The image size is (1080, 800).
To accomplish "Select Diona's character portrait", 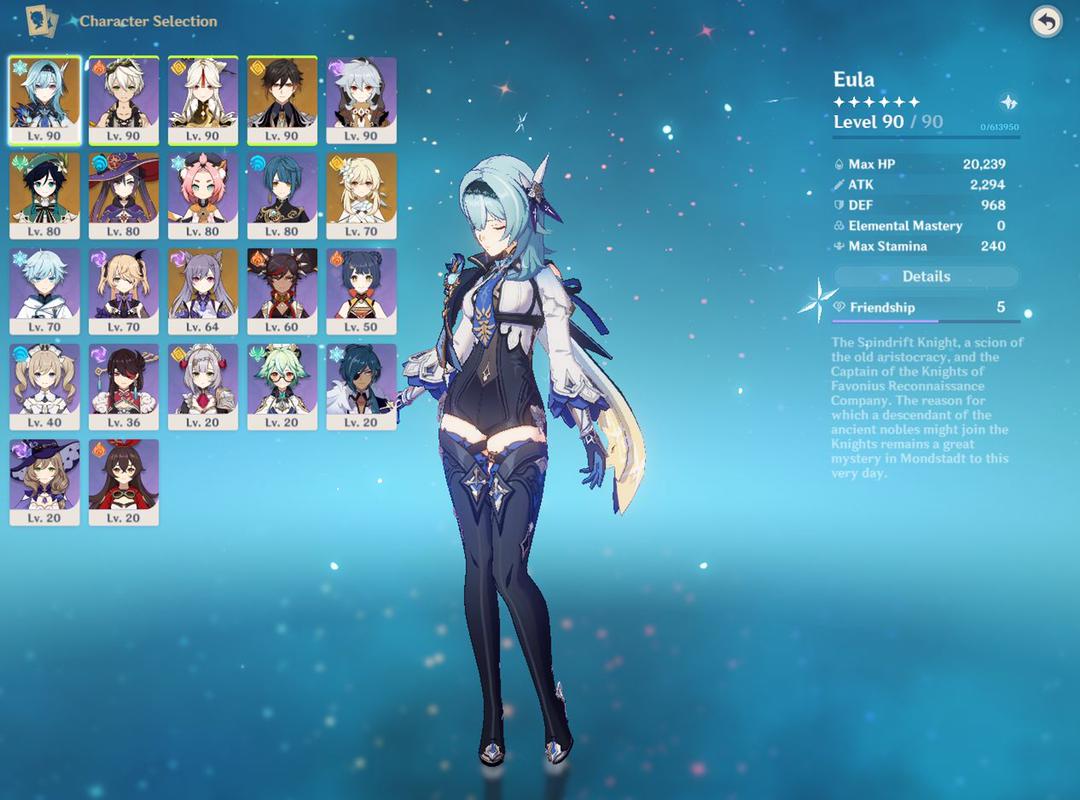I will click(x=203, y=194).
